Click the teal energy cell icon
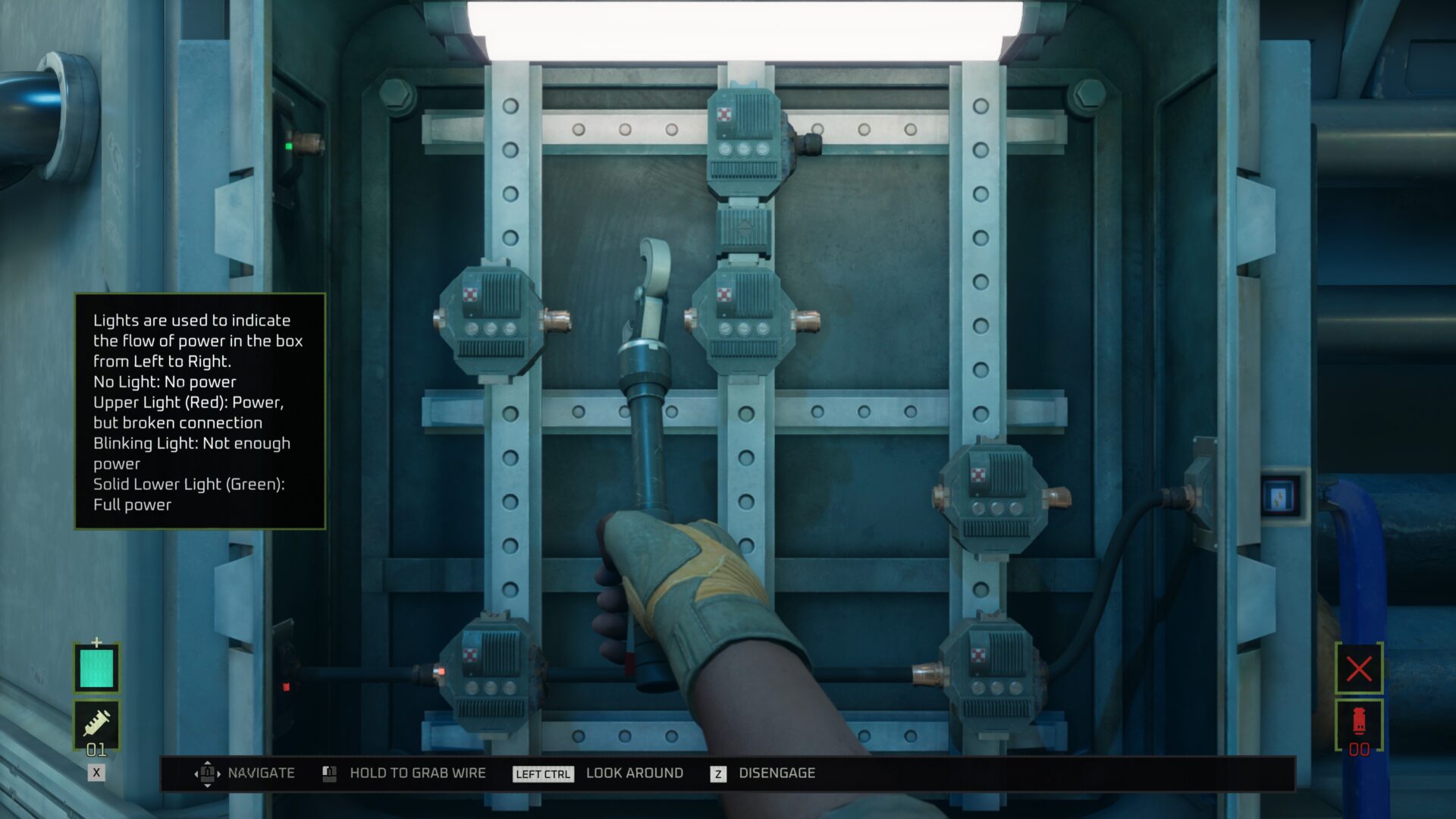 click(x=96, y=668)
